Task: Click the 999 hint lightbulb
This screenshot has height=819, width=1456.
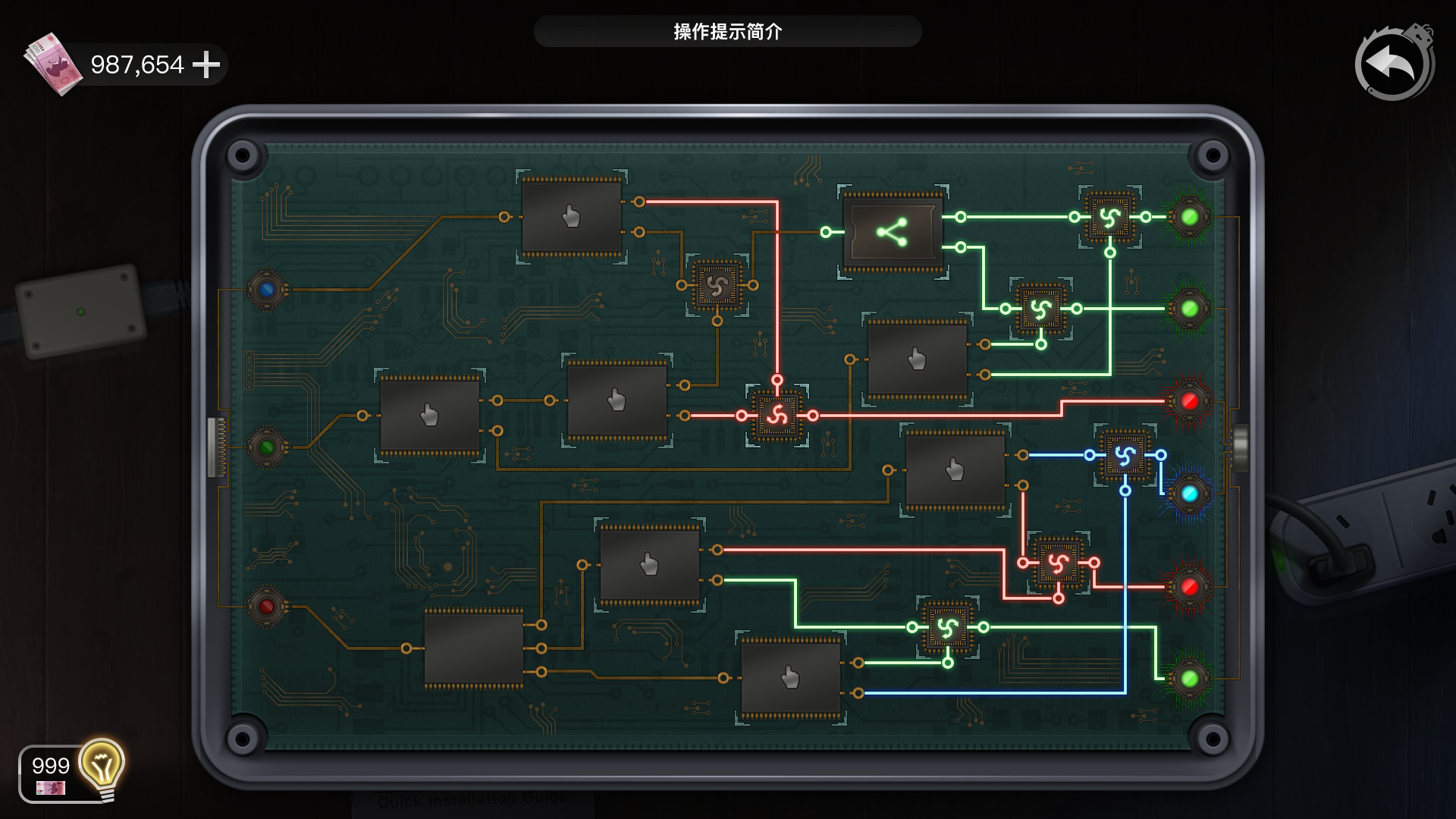Action: point(100,767)
